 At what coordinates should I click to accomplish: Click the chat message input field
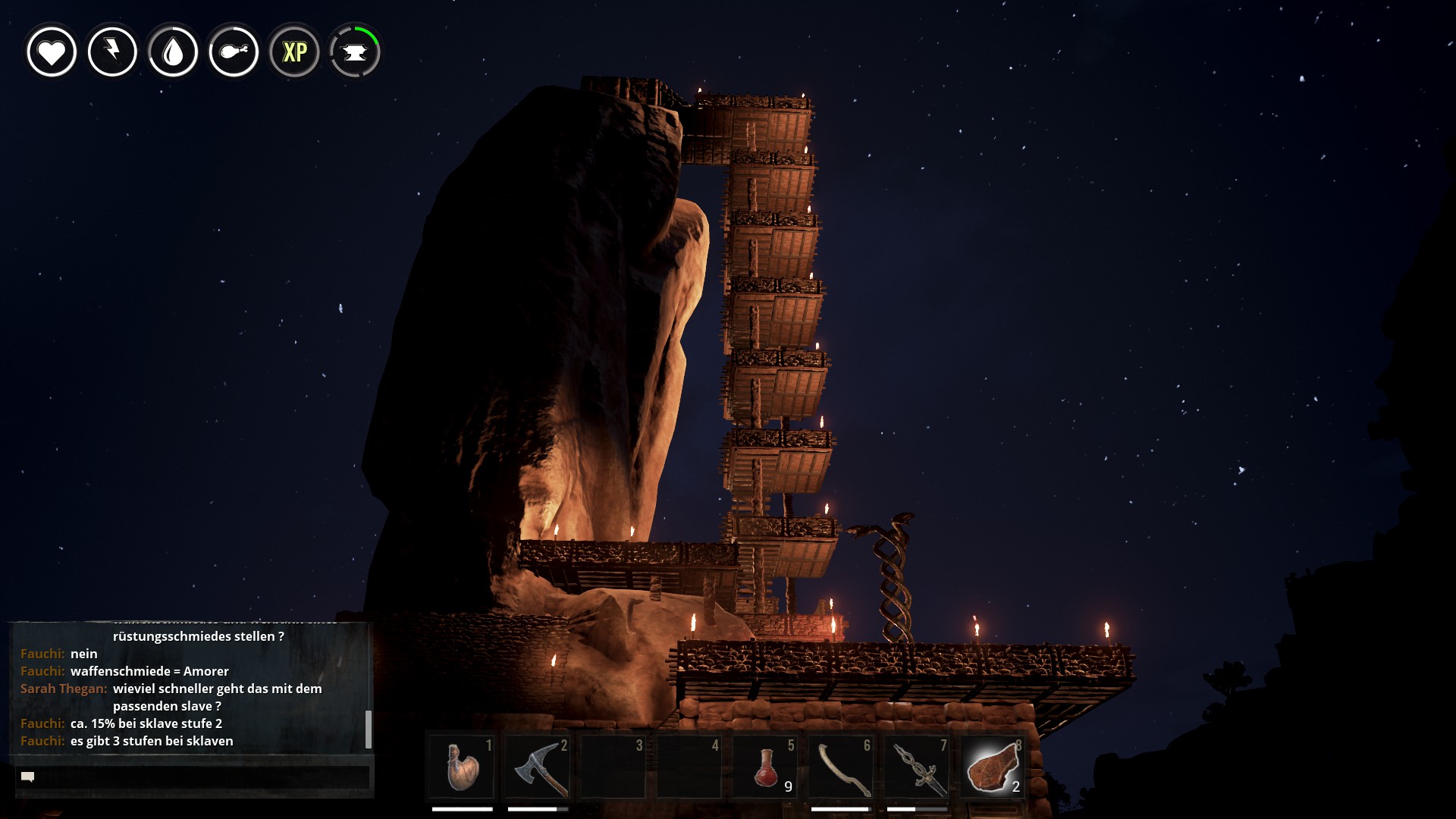coord(193,777)
